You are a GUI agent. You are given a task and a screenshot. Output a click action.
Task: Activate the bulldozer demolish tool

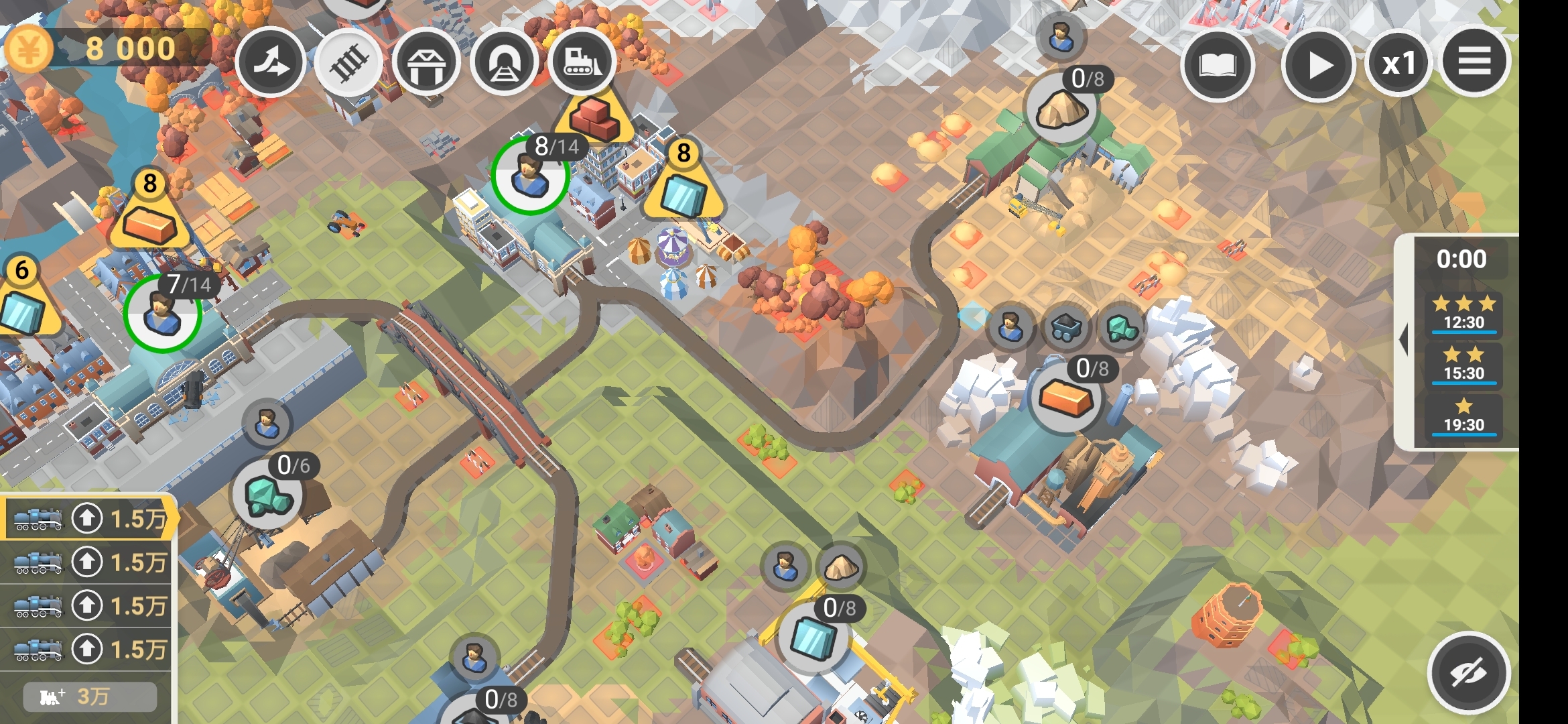click(582, 62)
